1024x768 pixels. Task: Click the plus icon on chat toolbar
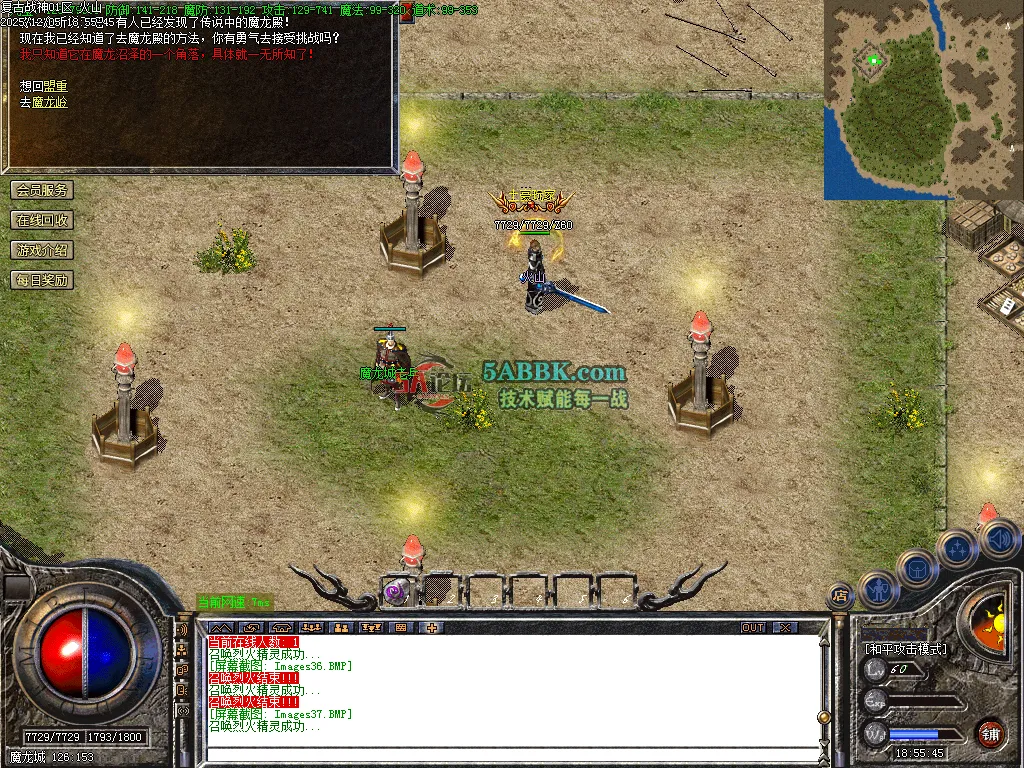click(x=432, y=627)
